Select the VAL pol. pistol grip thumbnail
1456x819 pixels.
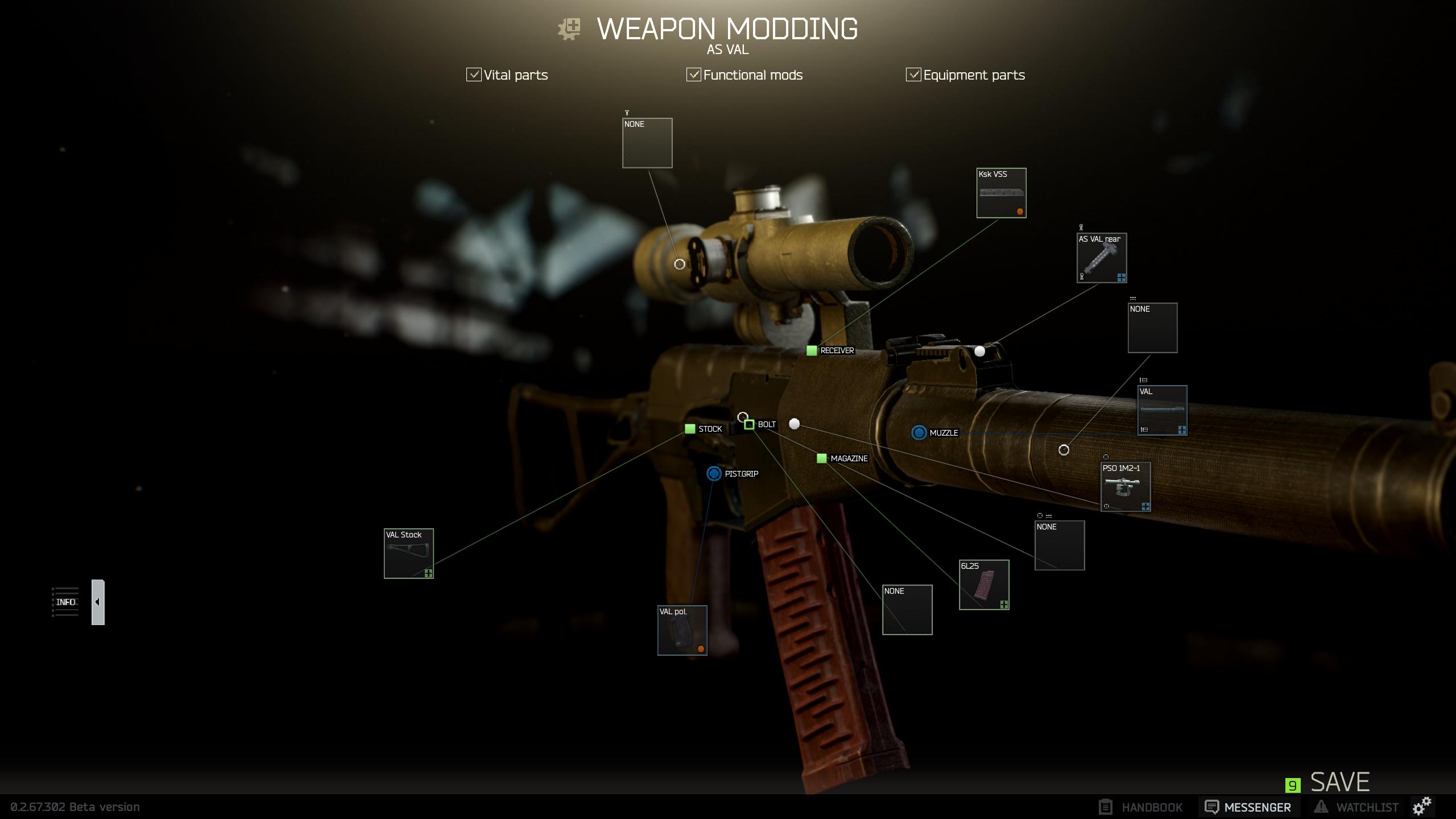[682, 630]
